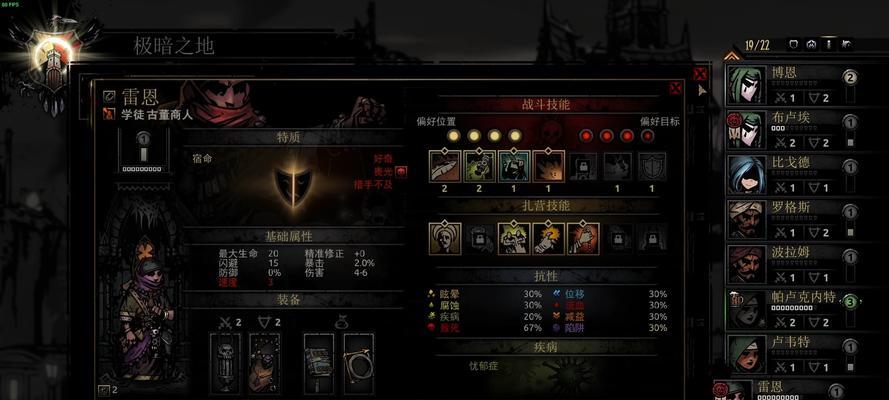889x400 pixels.
Task: Close the outer red X panel button
Action: tap(700, 73)
